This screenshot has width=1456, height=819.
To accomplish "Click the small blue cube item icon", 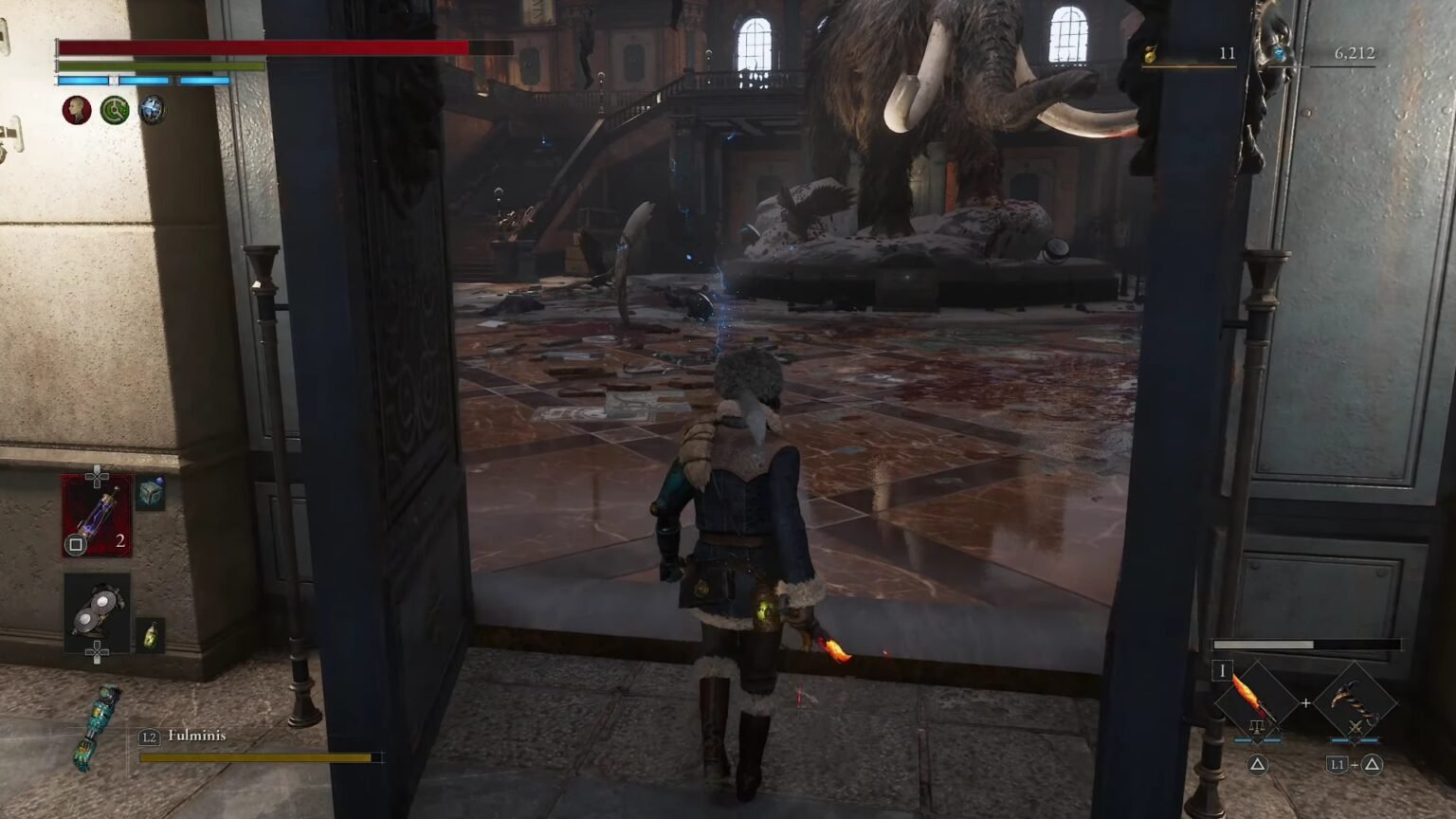I will (150, 494).
